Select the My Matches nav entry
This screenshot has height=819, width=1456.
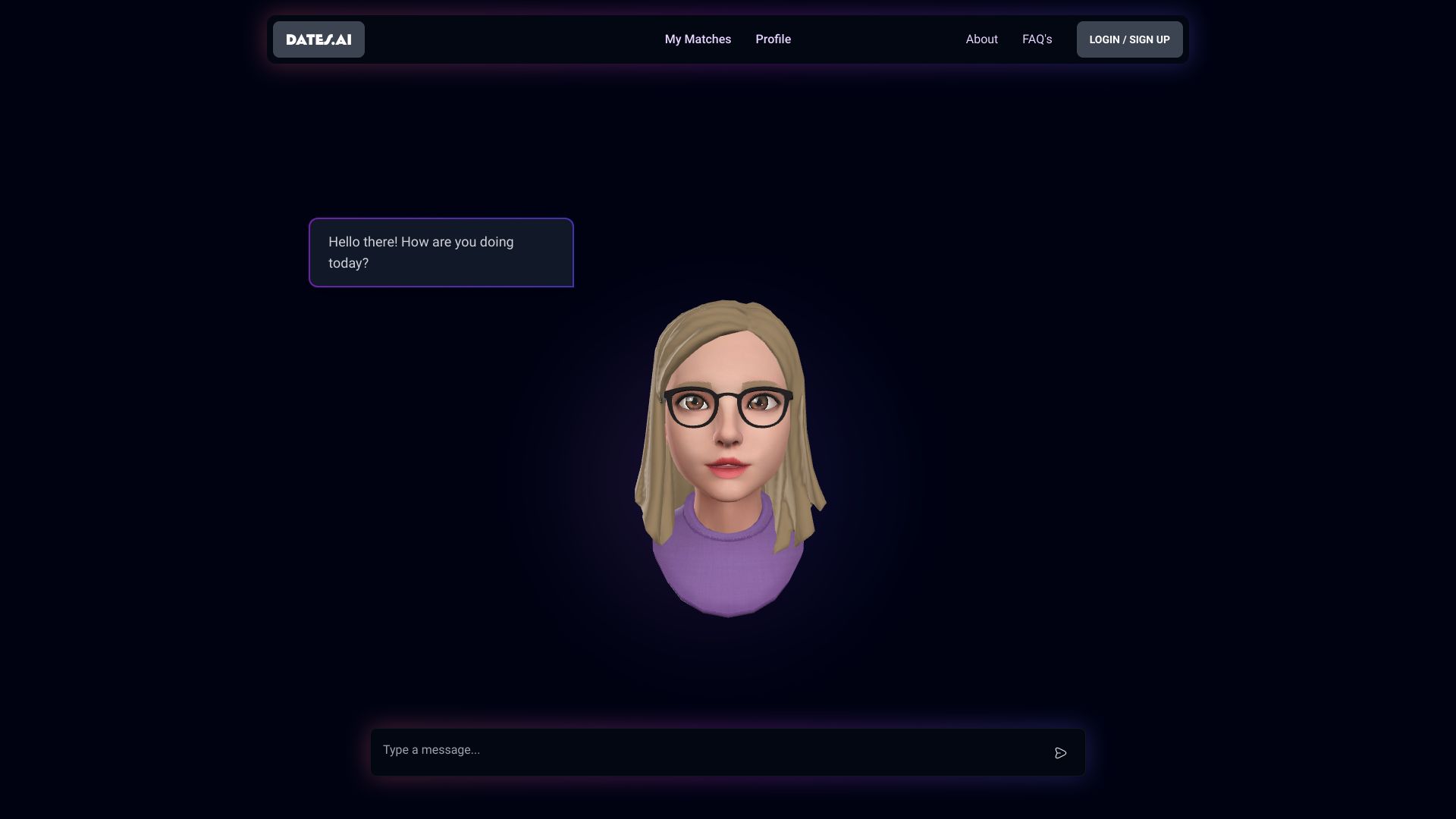coord(697,39)
